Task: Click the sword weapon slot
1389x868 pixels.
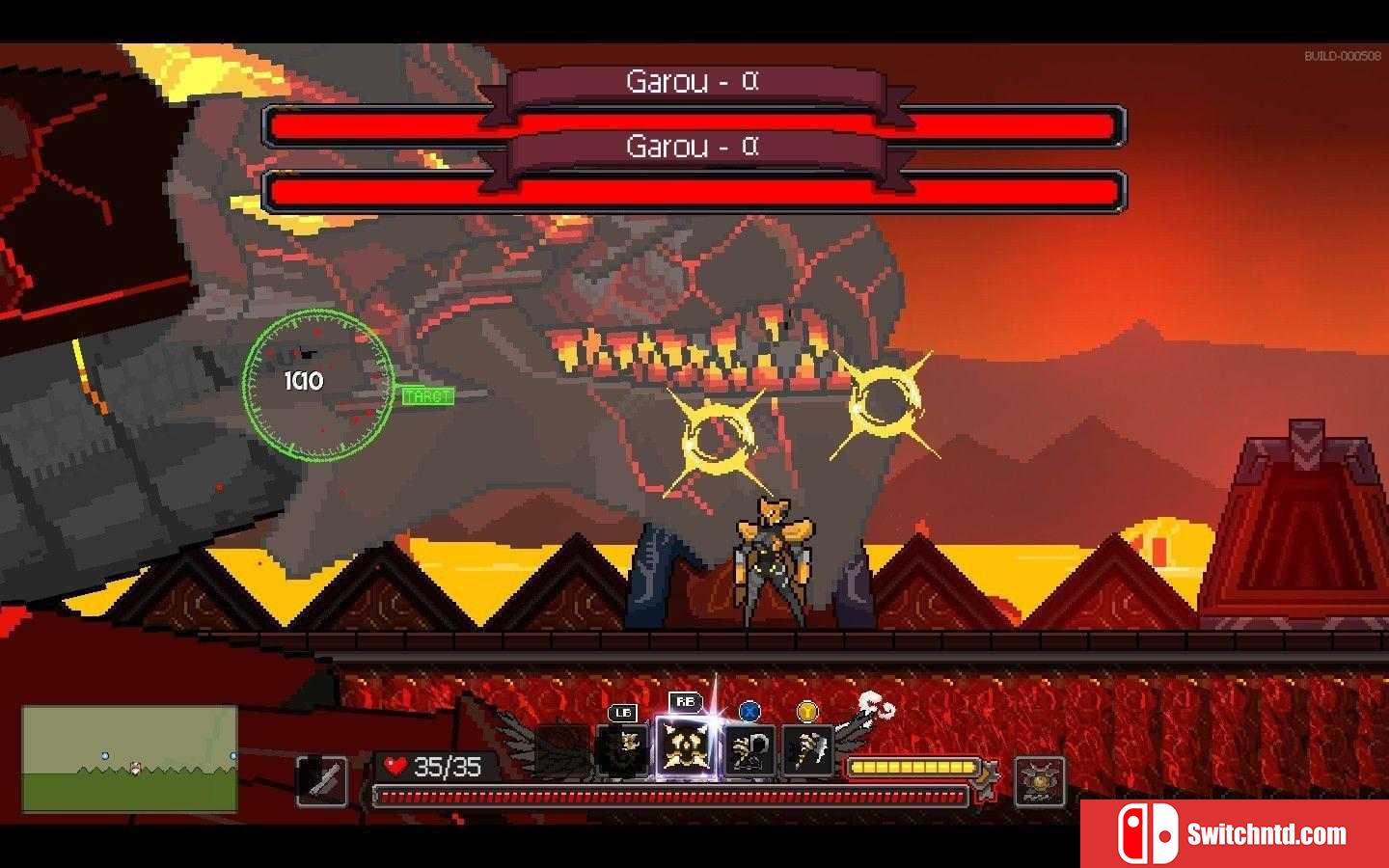Action: click(322, 779)
